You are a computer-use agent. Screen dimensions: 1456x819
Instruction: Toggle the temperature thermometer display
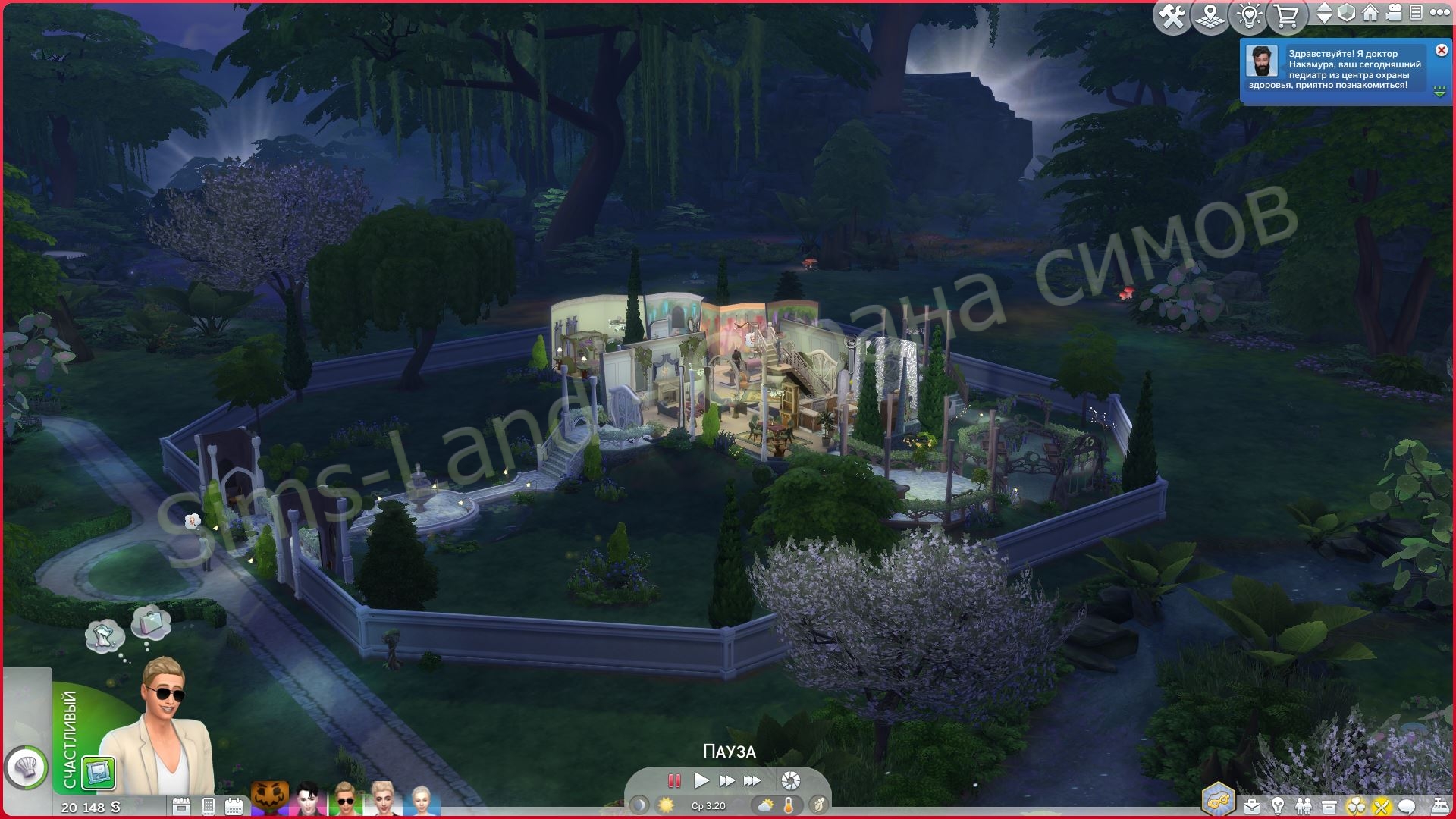point(789,805)
